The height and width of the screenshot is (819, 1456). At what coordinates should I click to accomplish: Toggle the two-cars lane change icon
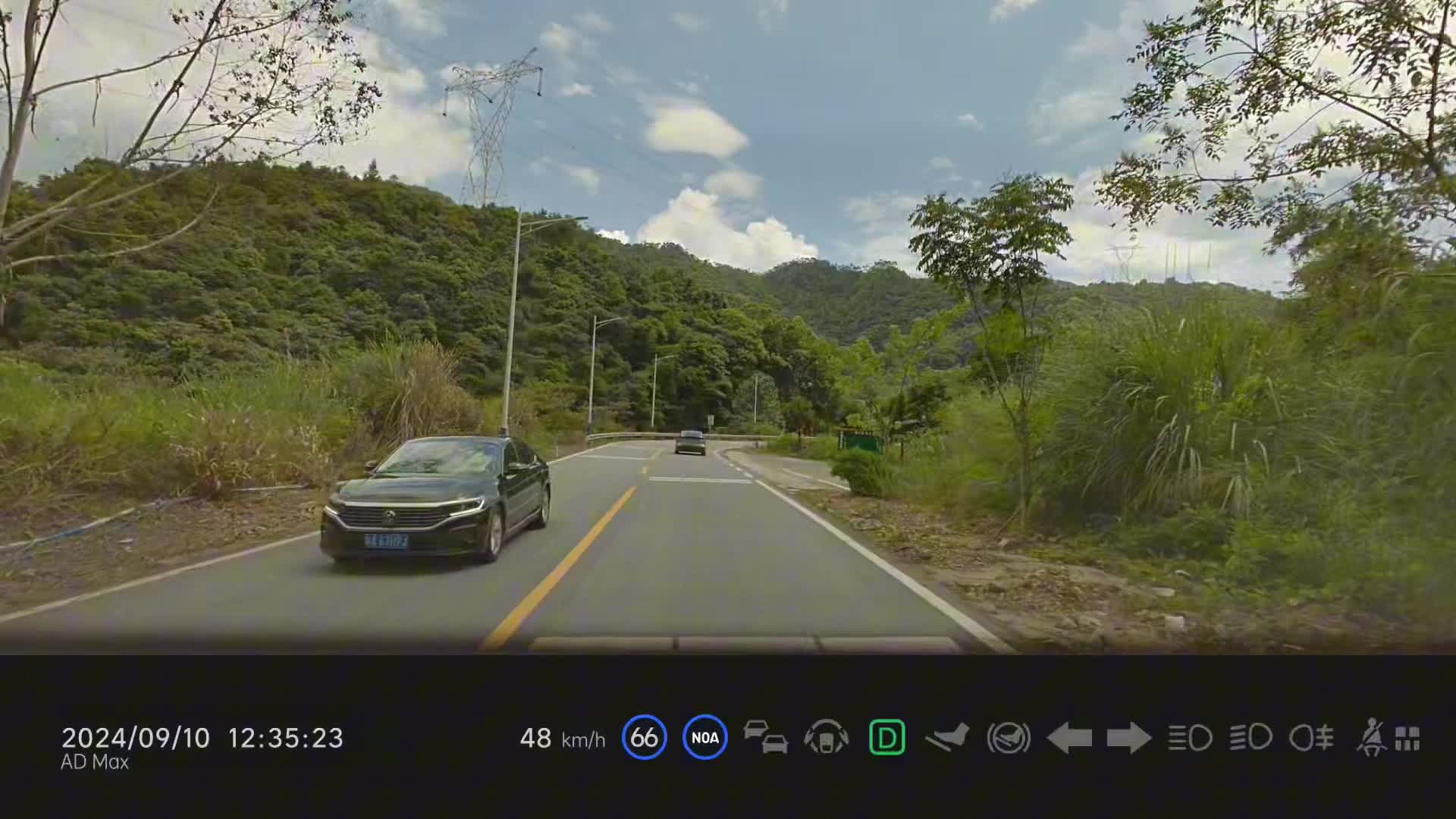click(x=765, y=737)
